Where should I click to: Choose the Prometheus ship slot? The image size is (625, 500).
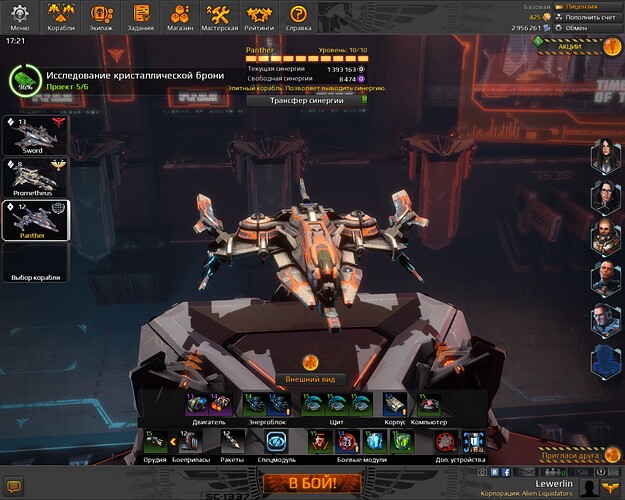pos(35,177)
